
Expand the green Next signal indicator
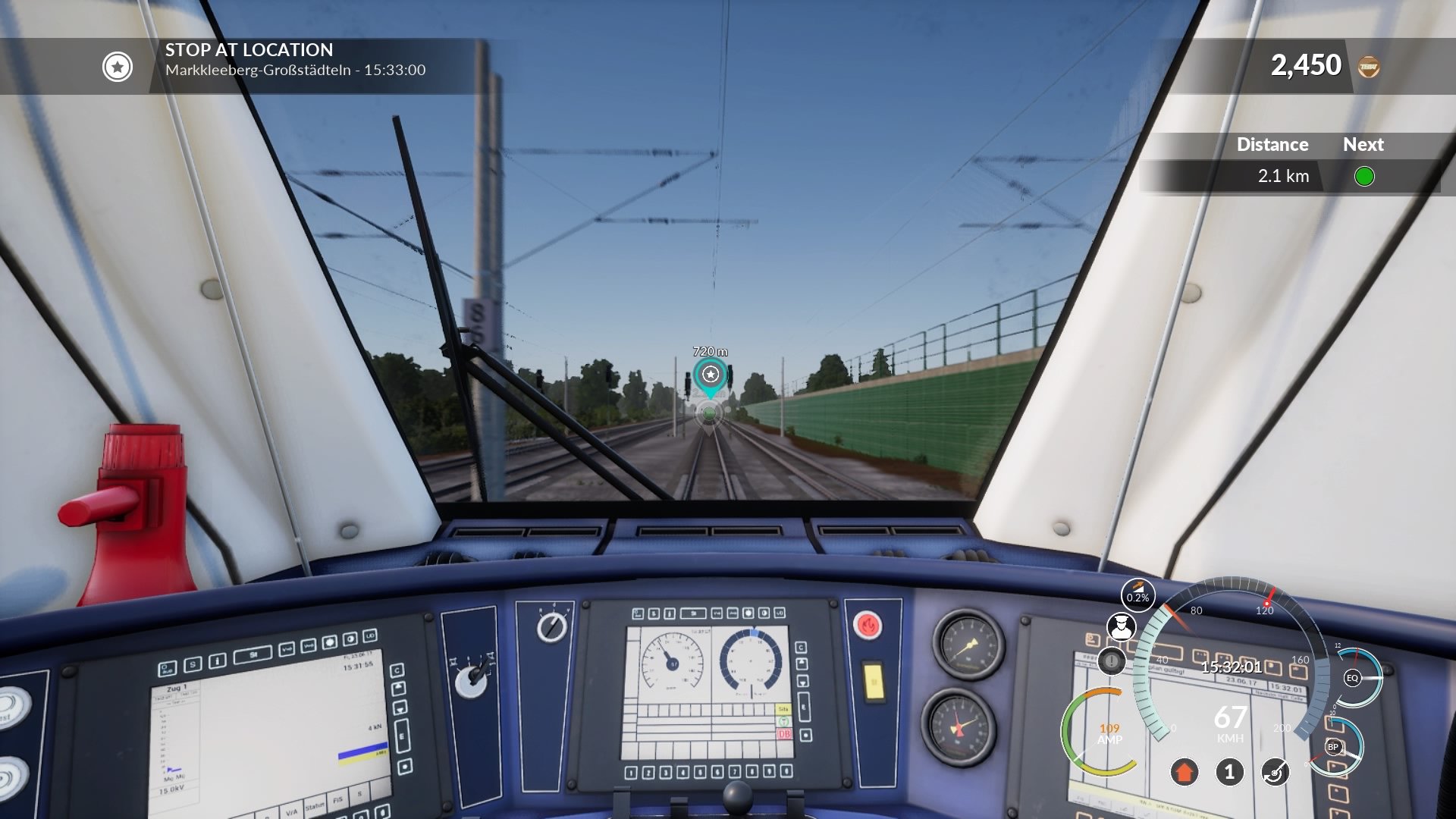(1365, 176)
